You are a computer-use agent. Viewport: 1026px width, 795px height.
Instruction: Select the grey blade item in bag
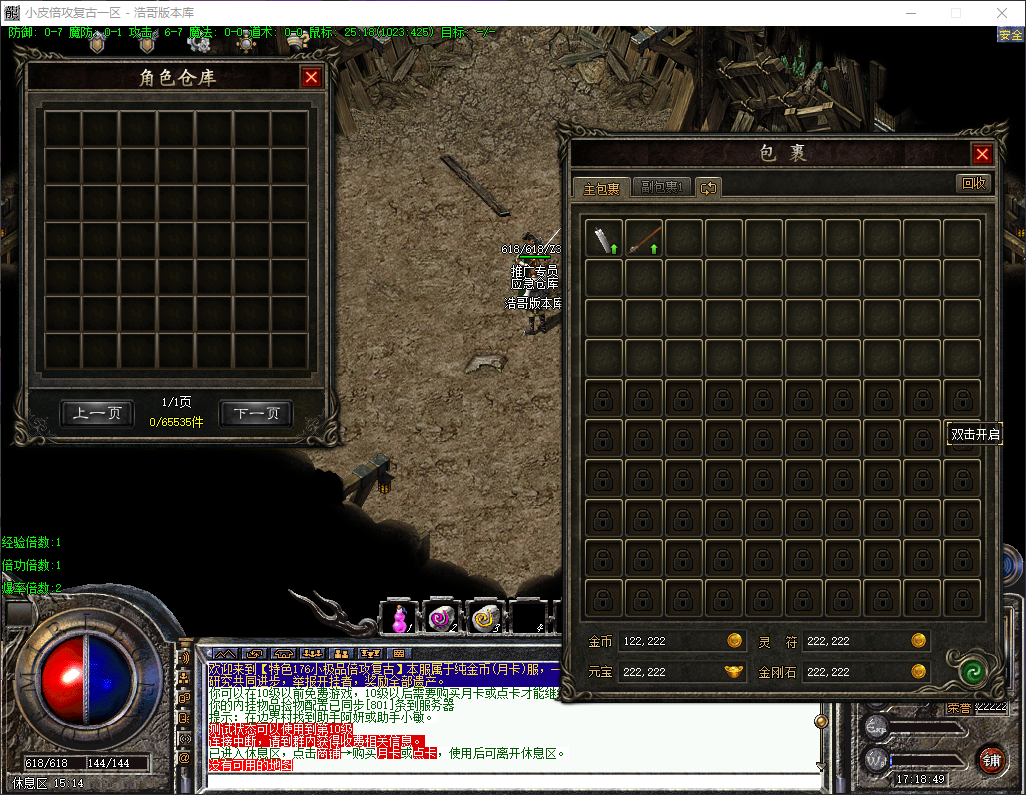[603, 239]
